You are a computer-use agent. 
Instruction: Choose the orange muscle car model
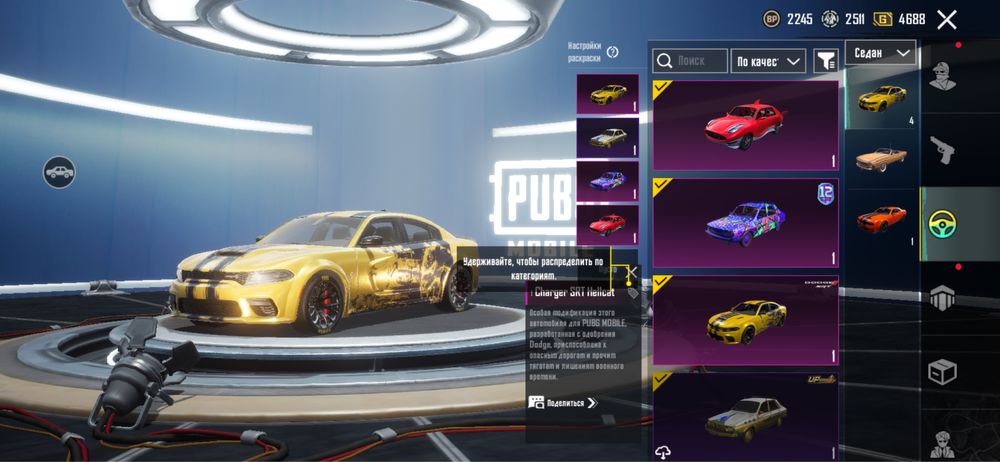(x=881, y=218)
